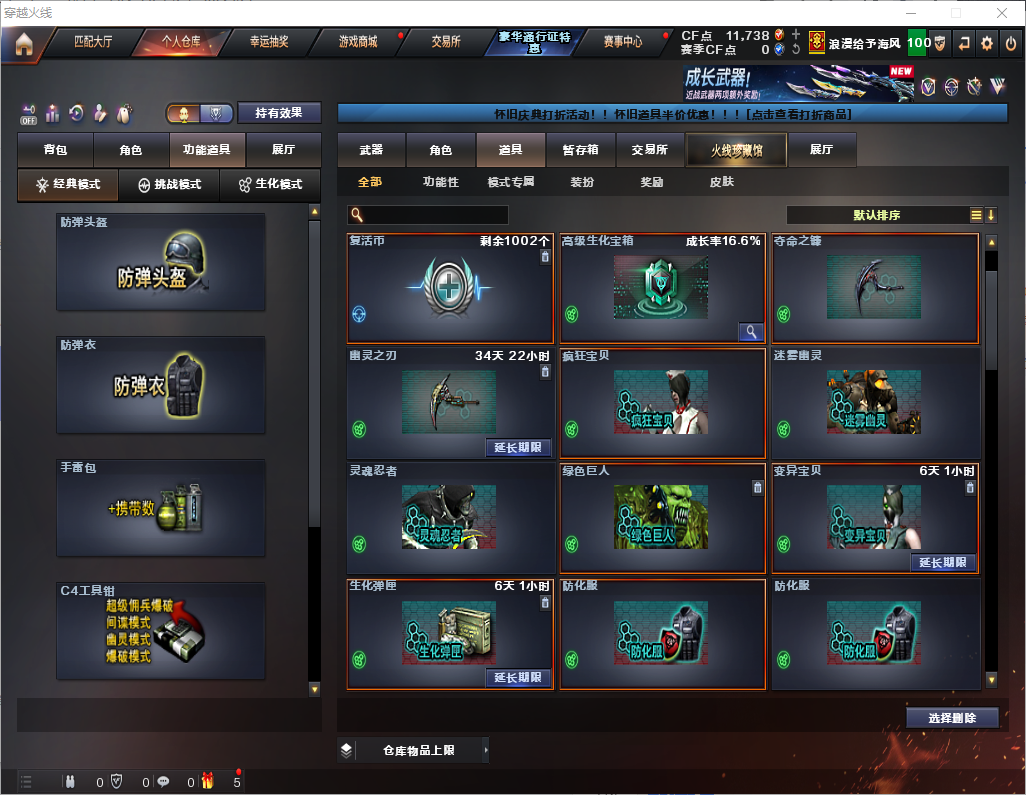Image resolution: width=1026 pixels, height=795 pixels.
Task: Open the 匹配大厅 matchmaking lobby
Action: tap(94, 42)
